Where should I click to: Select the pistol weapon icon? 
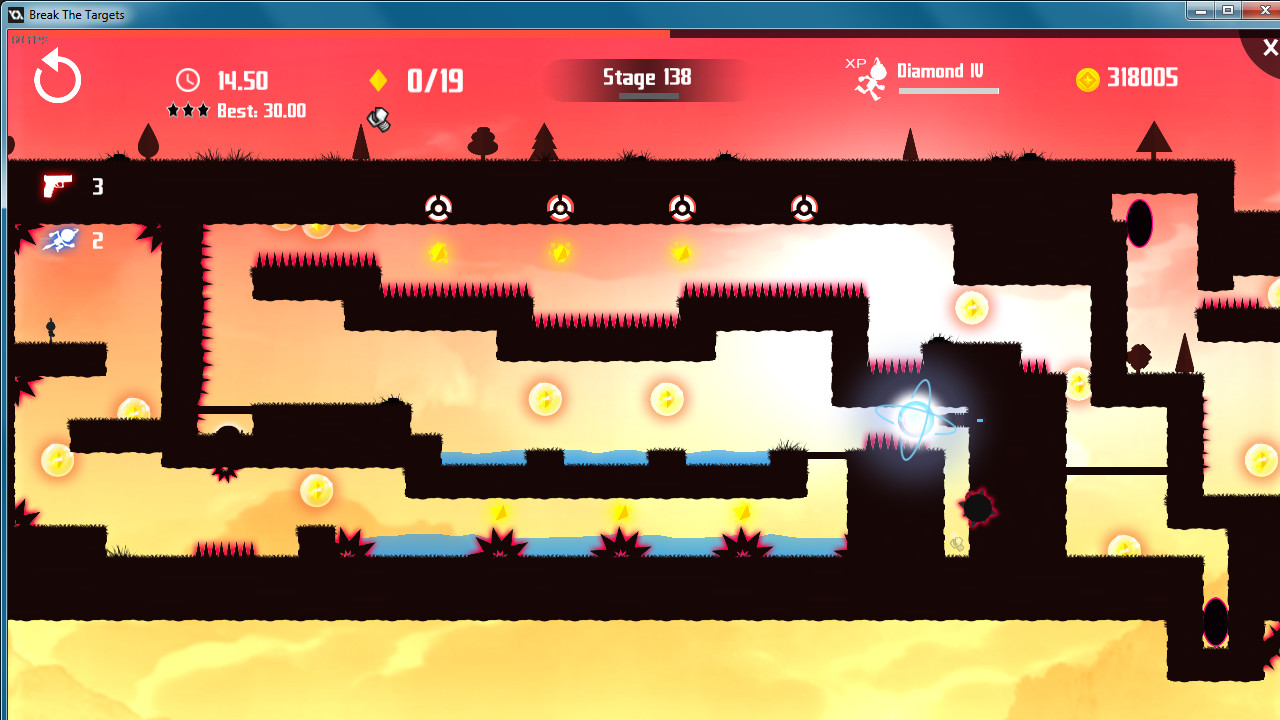pos(57,186)
